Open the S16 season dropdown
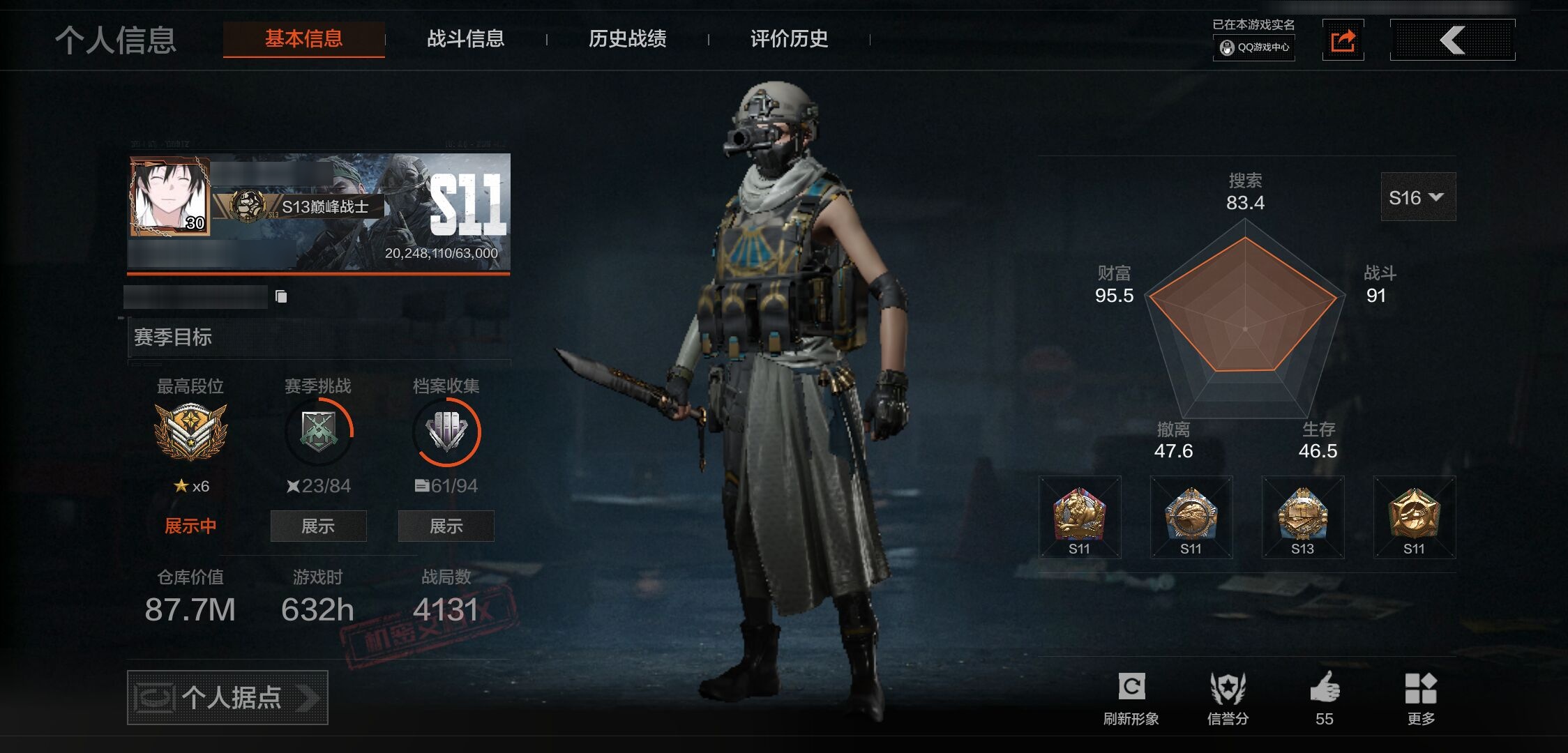 point(1417,197)
